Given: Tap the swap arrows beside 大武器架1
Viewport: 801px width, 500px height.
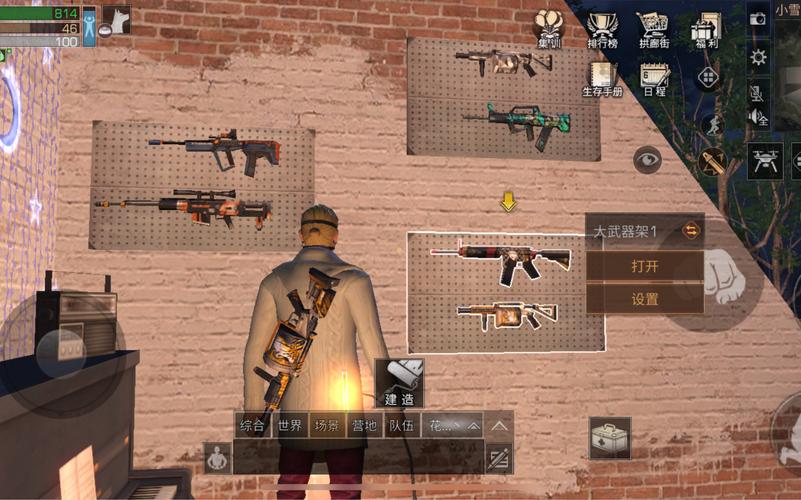Looking at the screenshot, I should (x=690, y=231).
